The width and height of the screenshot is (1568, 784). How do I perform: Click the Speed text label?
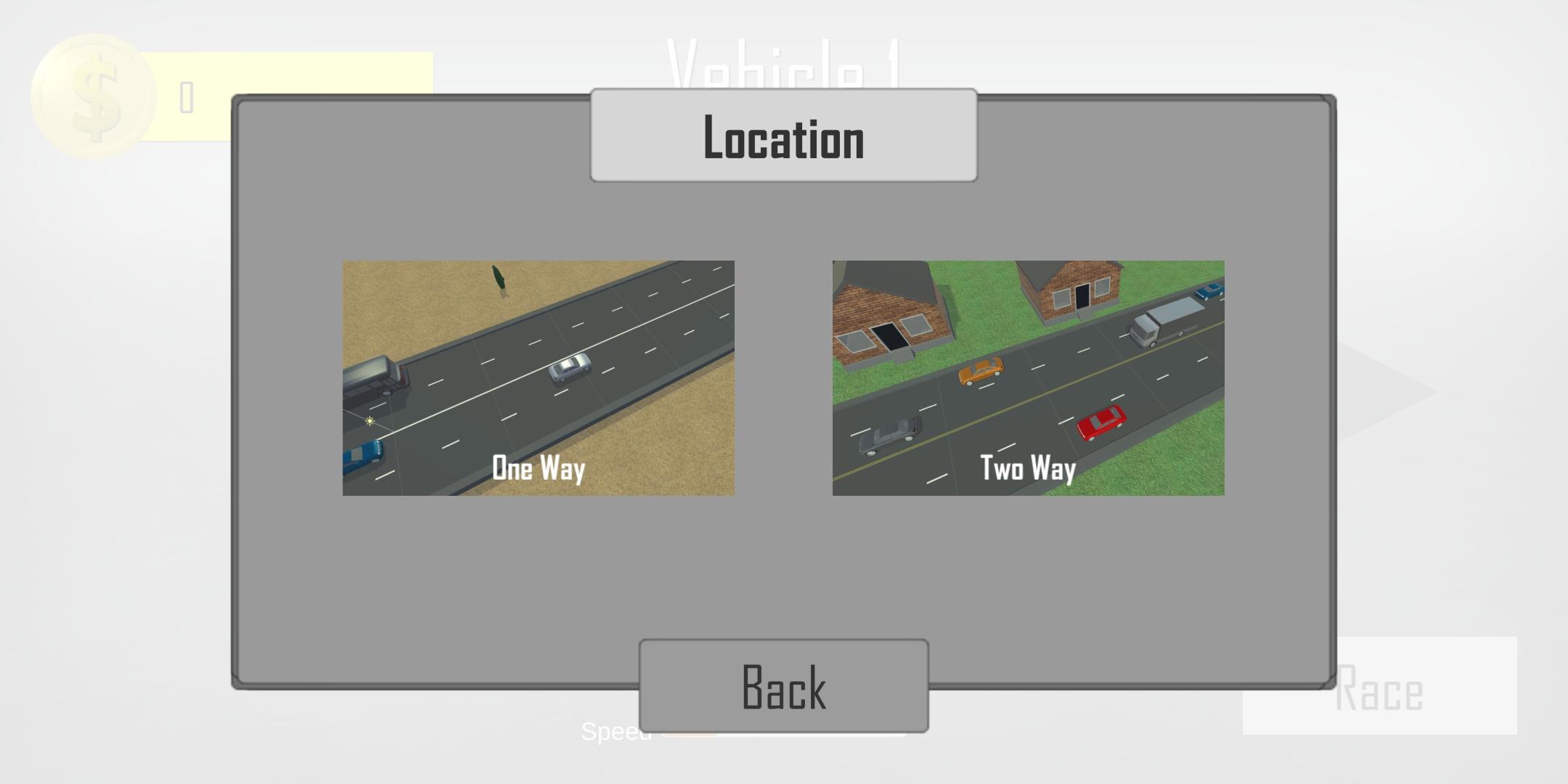point(617,733)
